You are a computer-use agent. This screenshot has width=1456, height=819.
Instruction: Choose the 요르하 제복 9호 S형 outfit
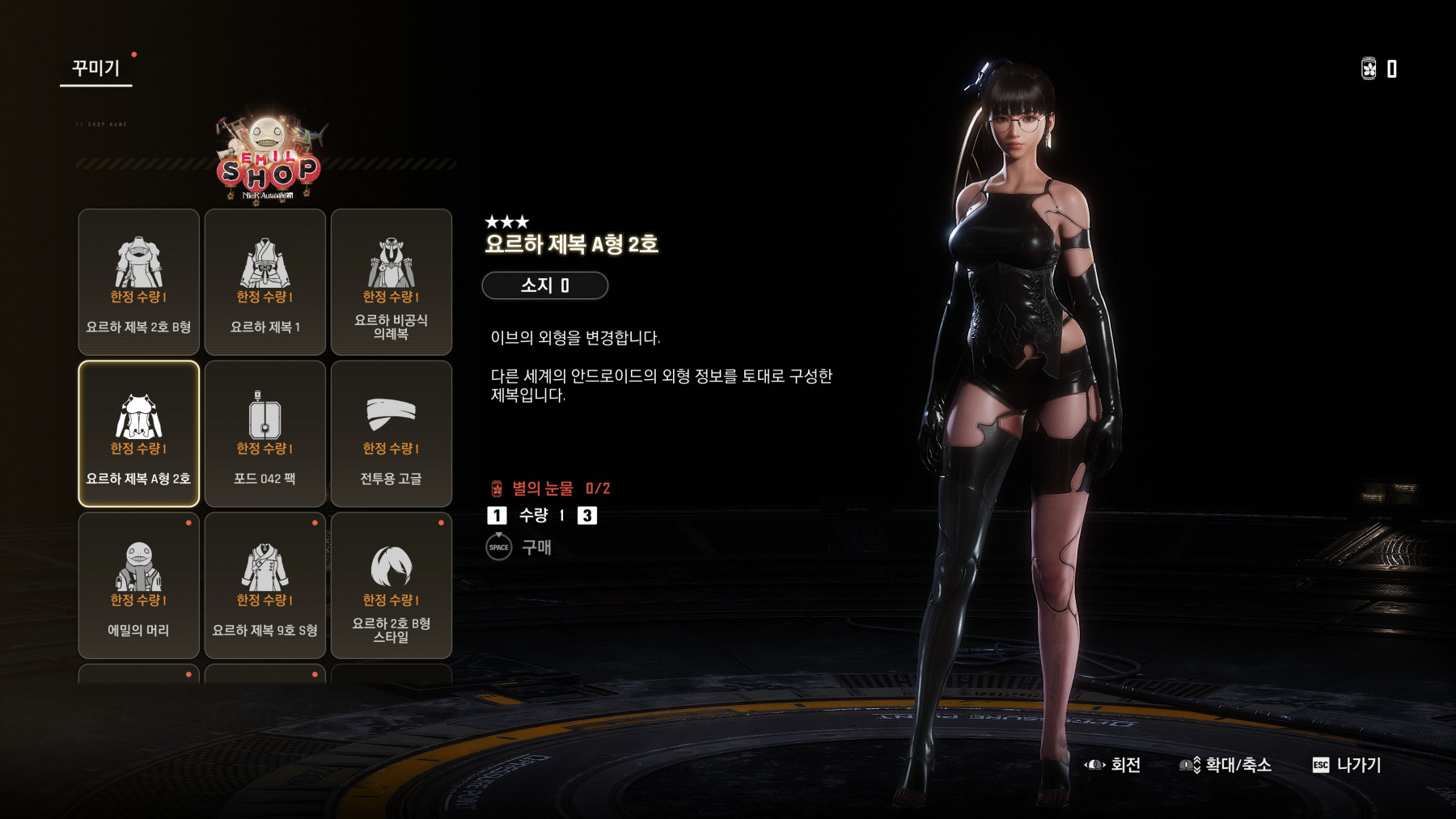pyautogui.click(x=265, y=585)
